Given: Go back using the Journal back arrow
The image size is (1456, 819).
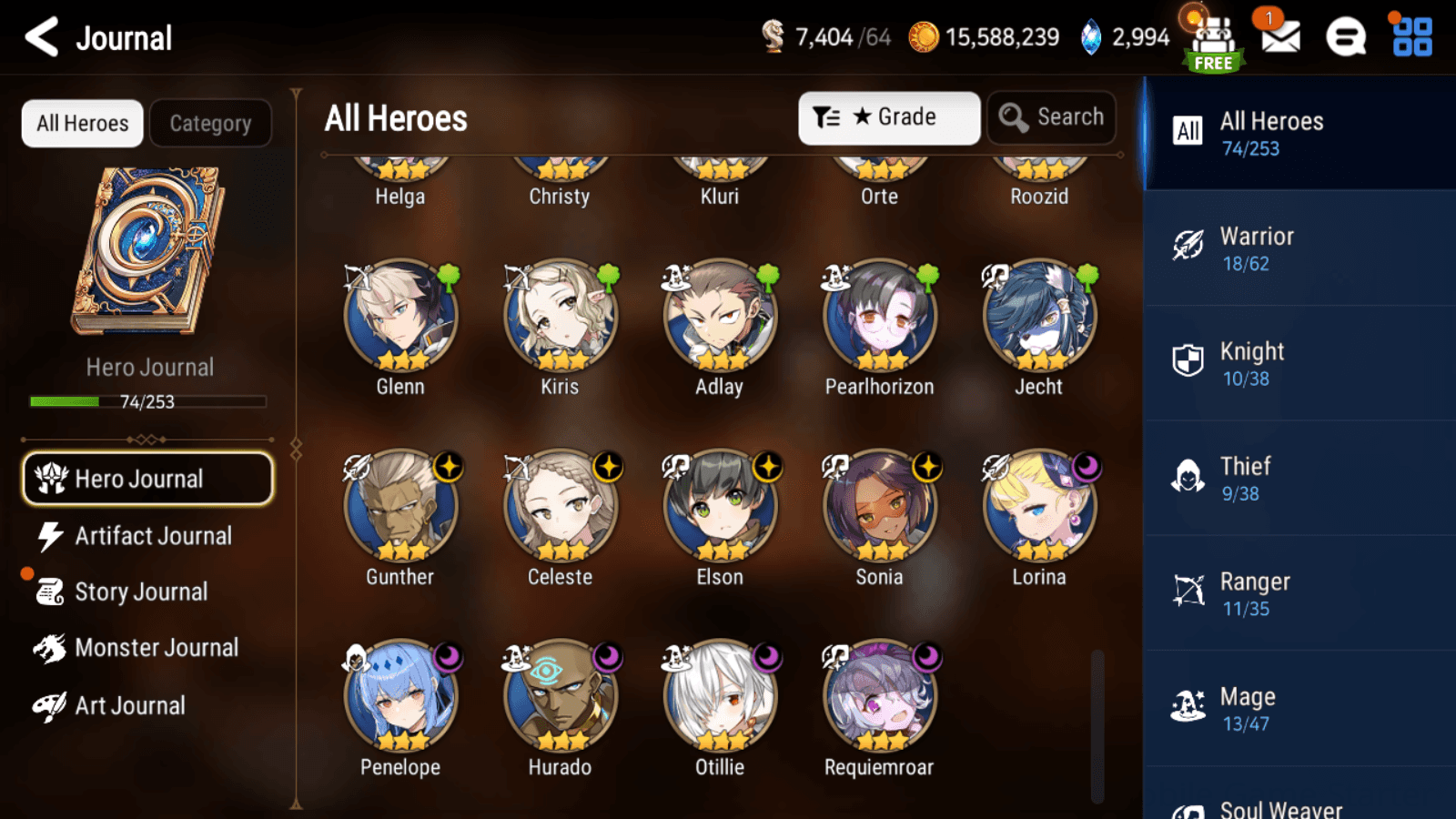Looking at the screenshot, I should click(x=40, y=37).
